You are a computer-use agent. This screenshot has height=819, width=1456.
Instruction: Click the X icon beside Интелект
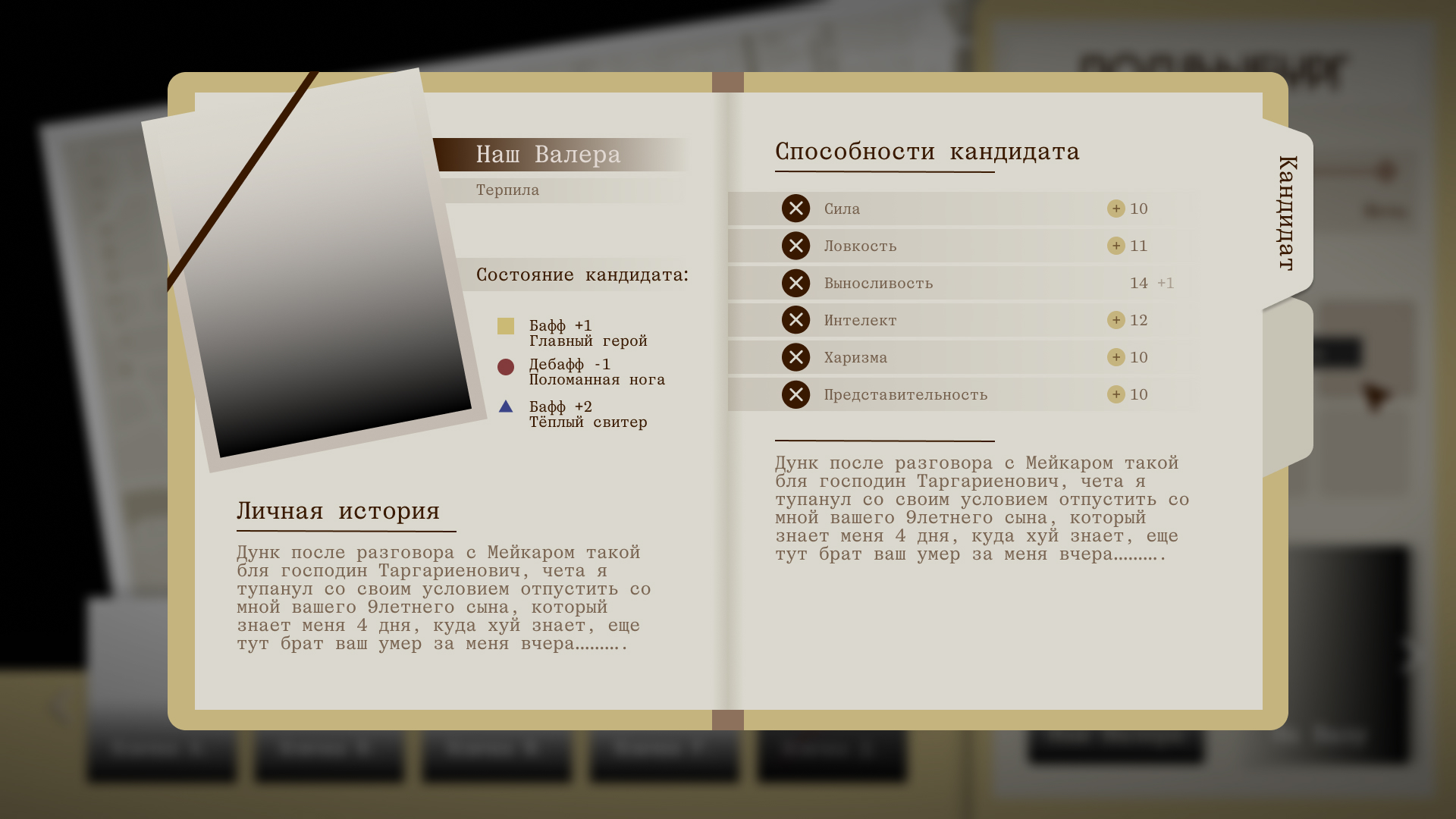pos(795,319)
